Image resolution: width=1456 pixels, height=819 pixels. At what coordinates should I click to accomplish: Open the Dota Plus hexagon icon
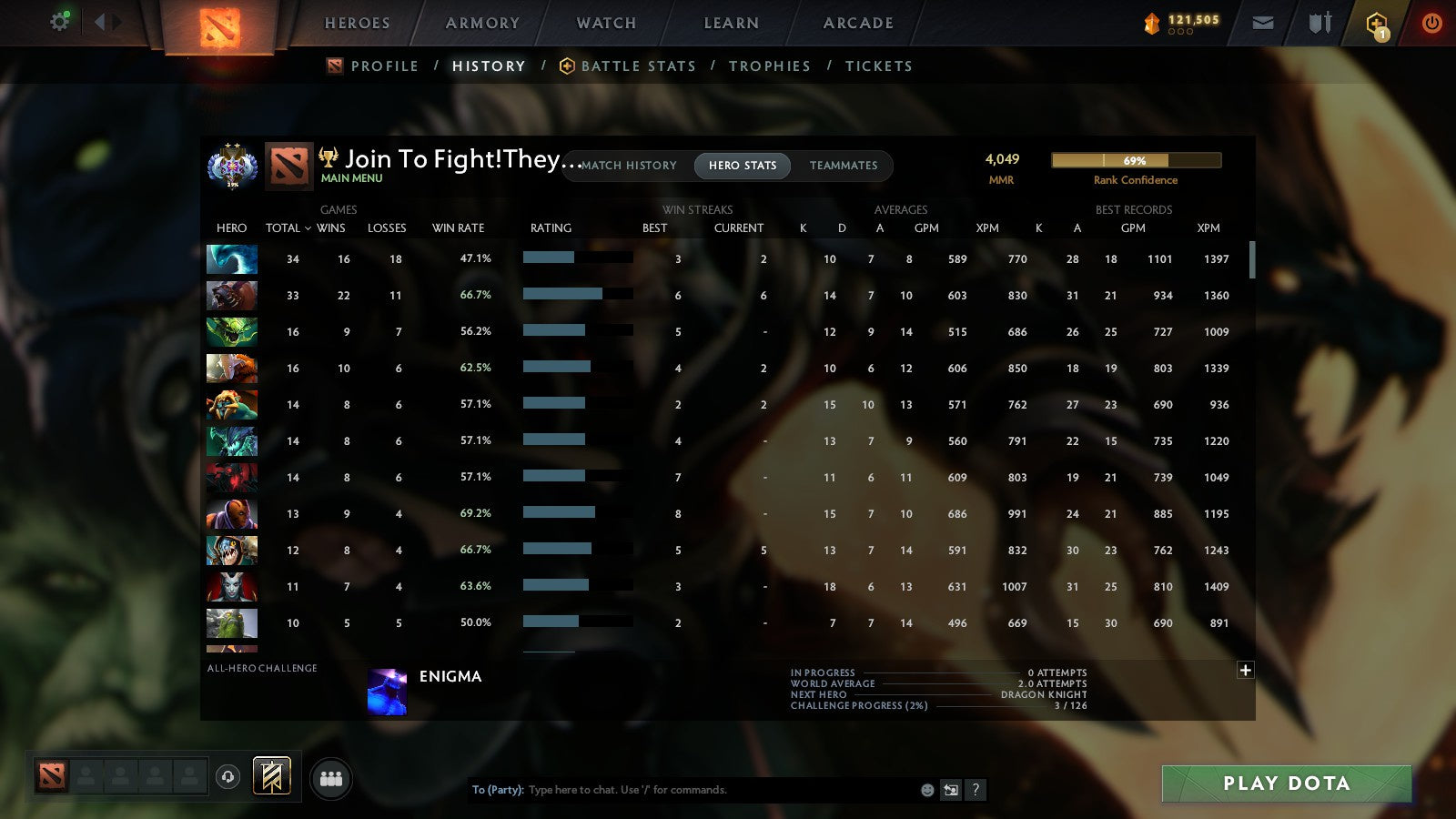(x=1376, y=23)
